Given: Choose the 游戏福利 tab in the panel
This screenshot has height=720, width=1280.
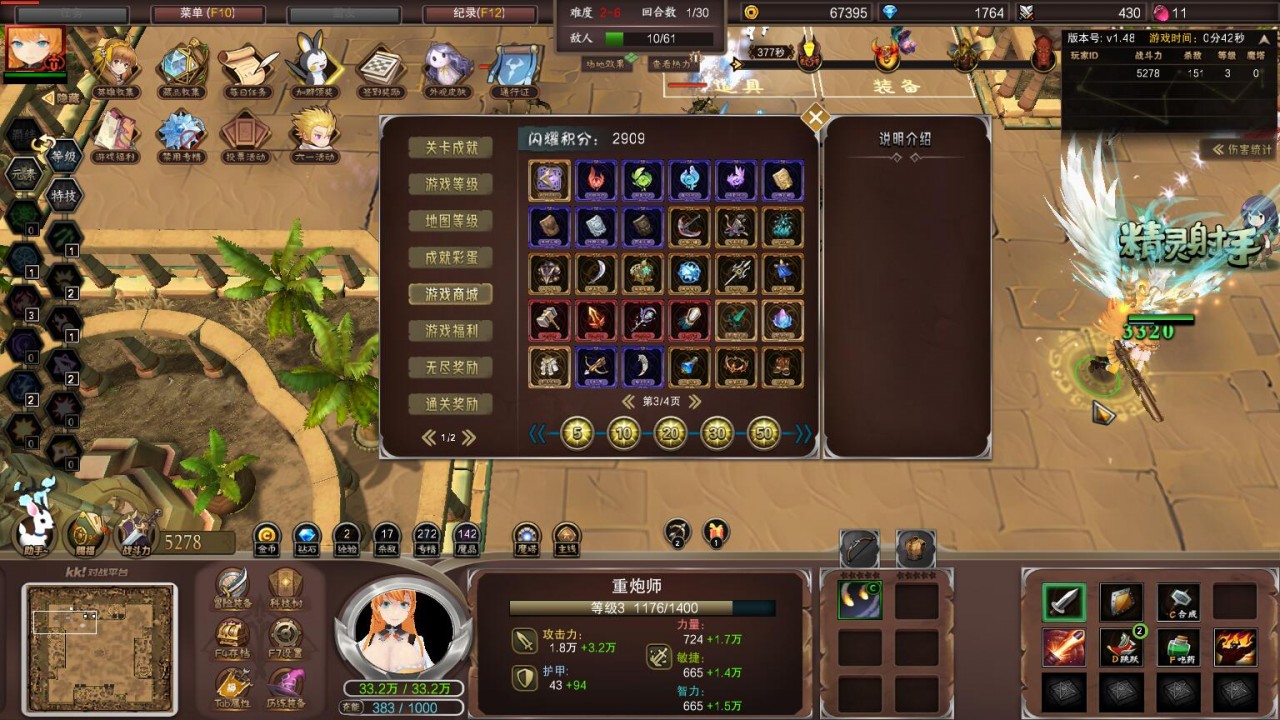Looking at the screenshot, I should (x=451, y=331).
